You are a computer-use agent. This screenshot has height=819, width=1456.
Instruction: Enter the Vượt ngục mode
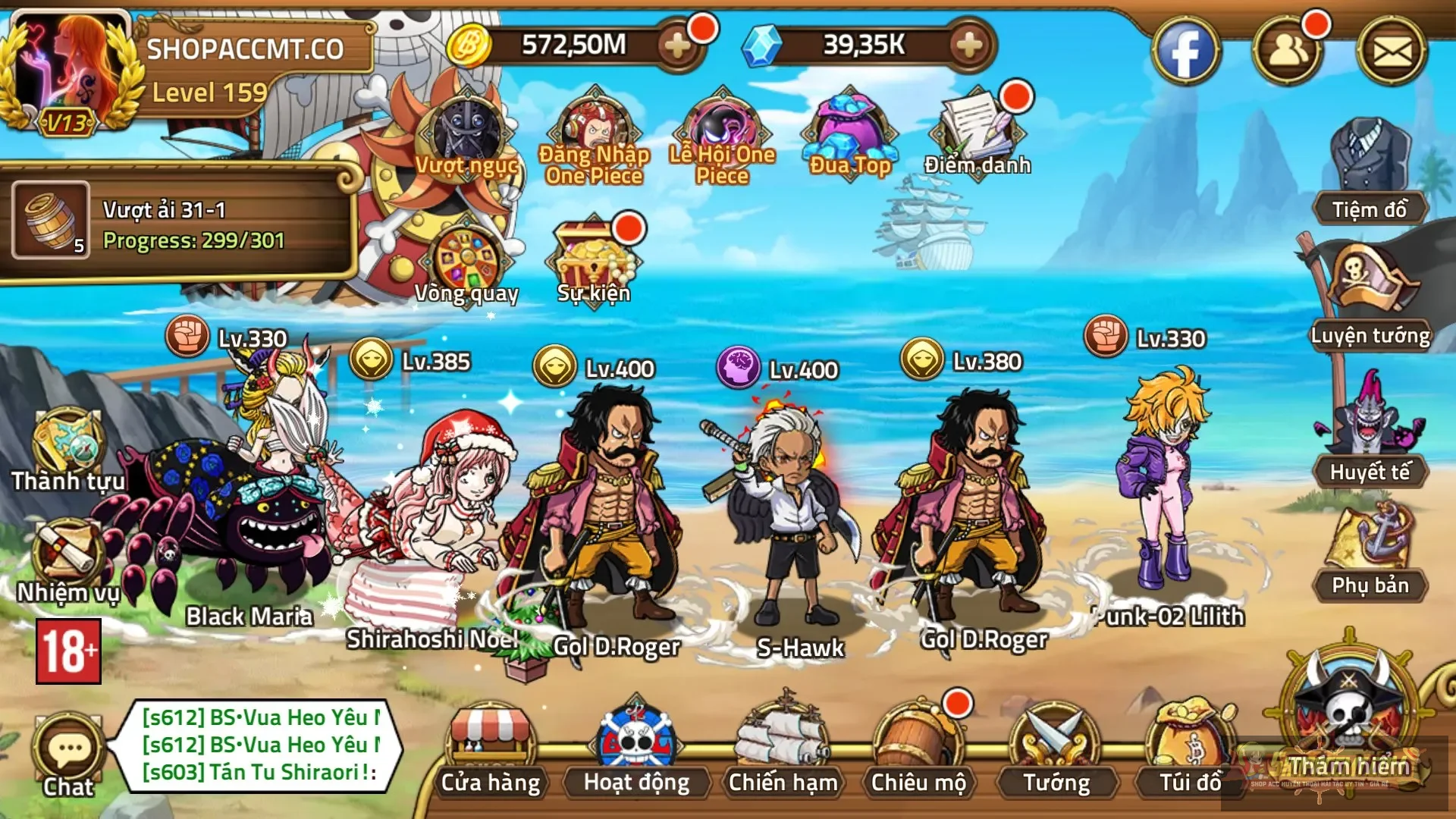click(x=466, y=136)
